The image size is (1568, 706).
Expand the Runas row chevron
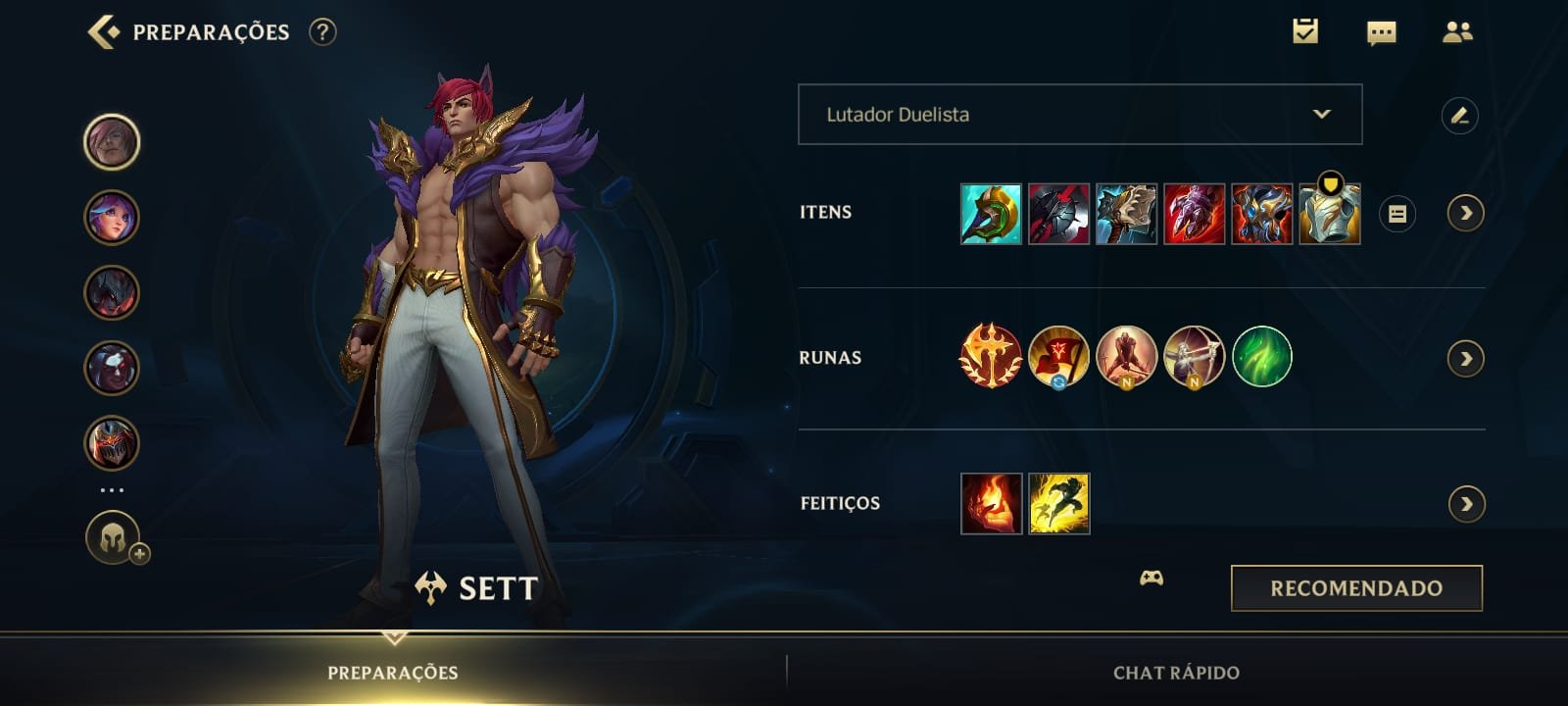pyautogui.click(x=1463, y=357)
